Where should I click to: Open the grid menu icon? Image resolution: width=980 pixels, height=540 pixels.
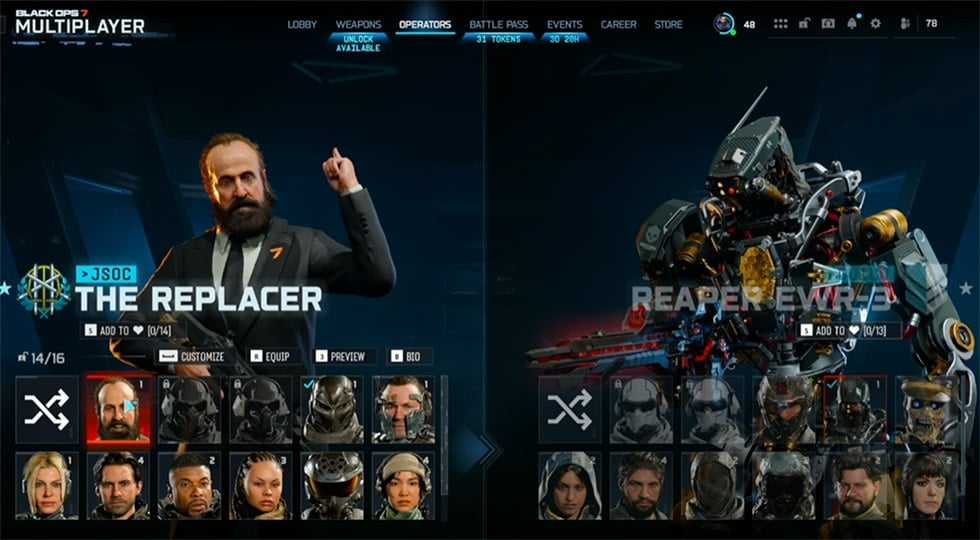point(781,24)
